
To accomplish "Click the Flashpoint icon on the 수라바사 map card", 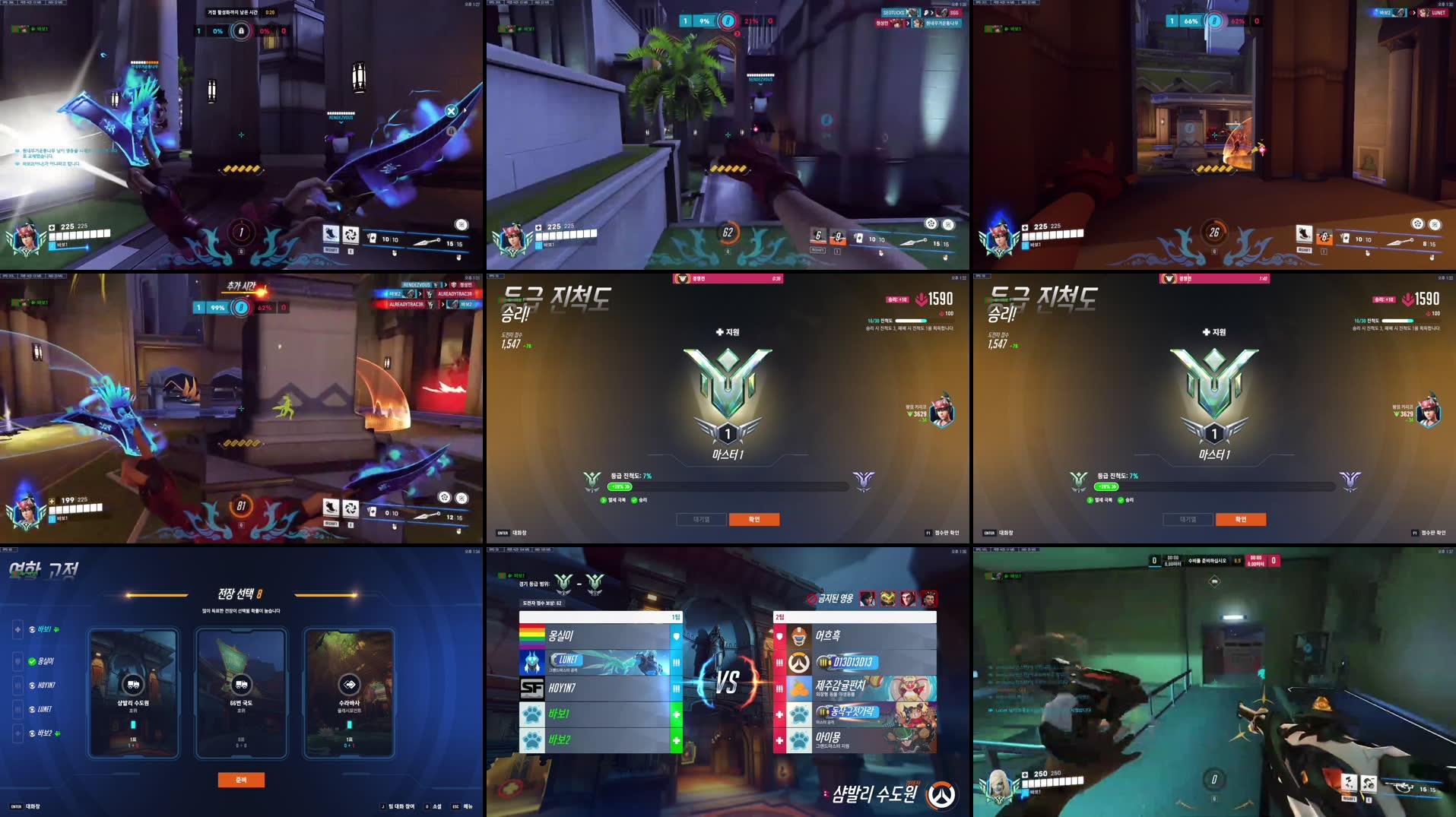I will [348, 685].
